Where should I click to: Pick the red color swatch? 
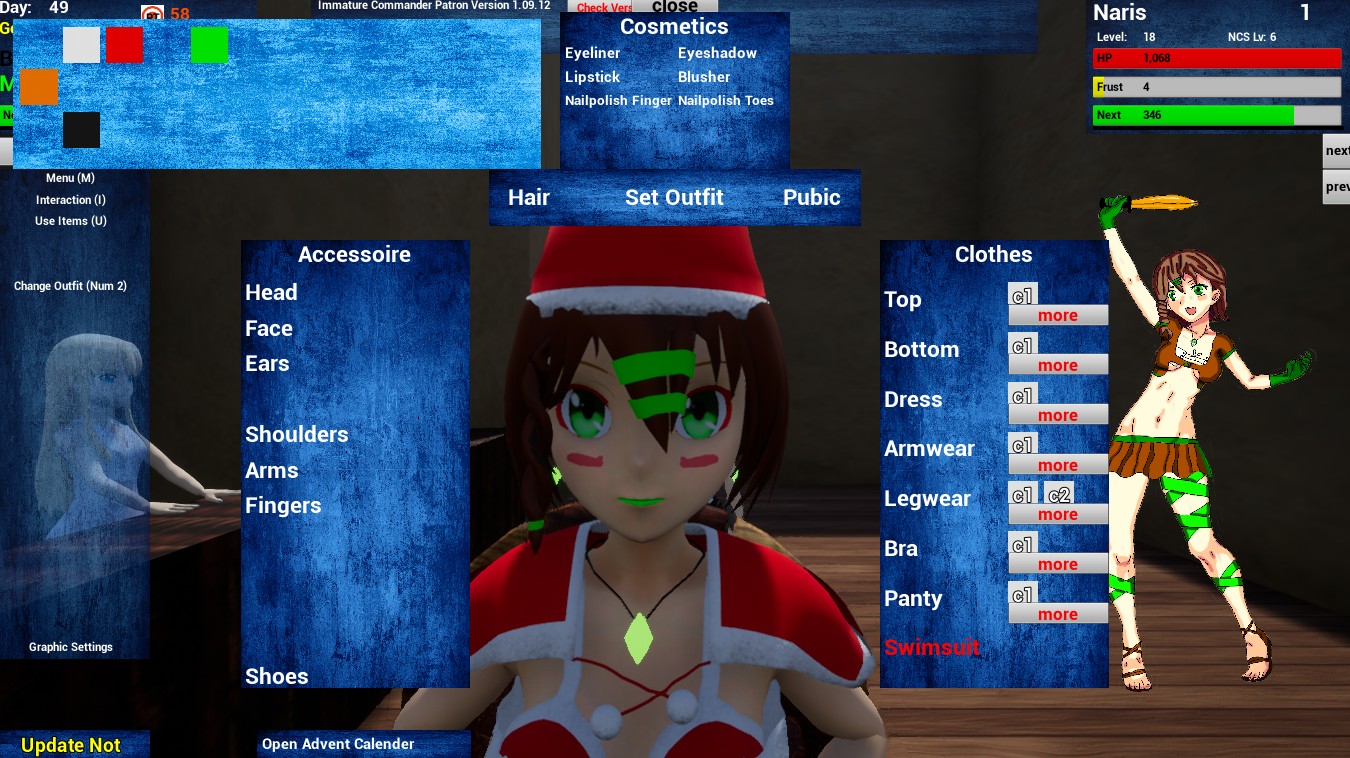click(124, 45)
